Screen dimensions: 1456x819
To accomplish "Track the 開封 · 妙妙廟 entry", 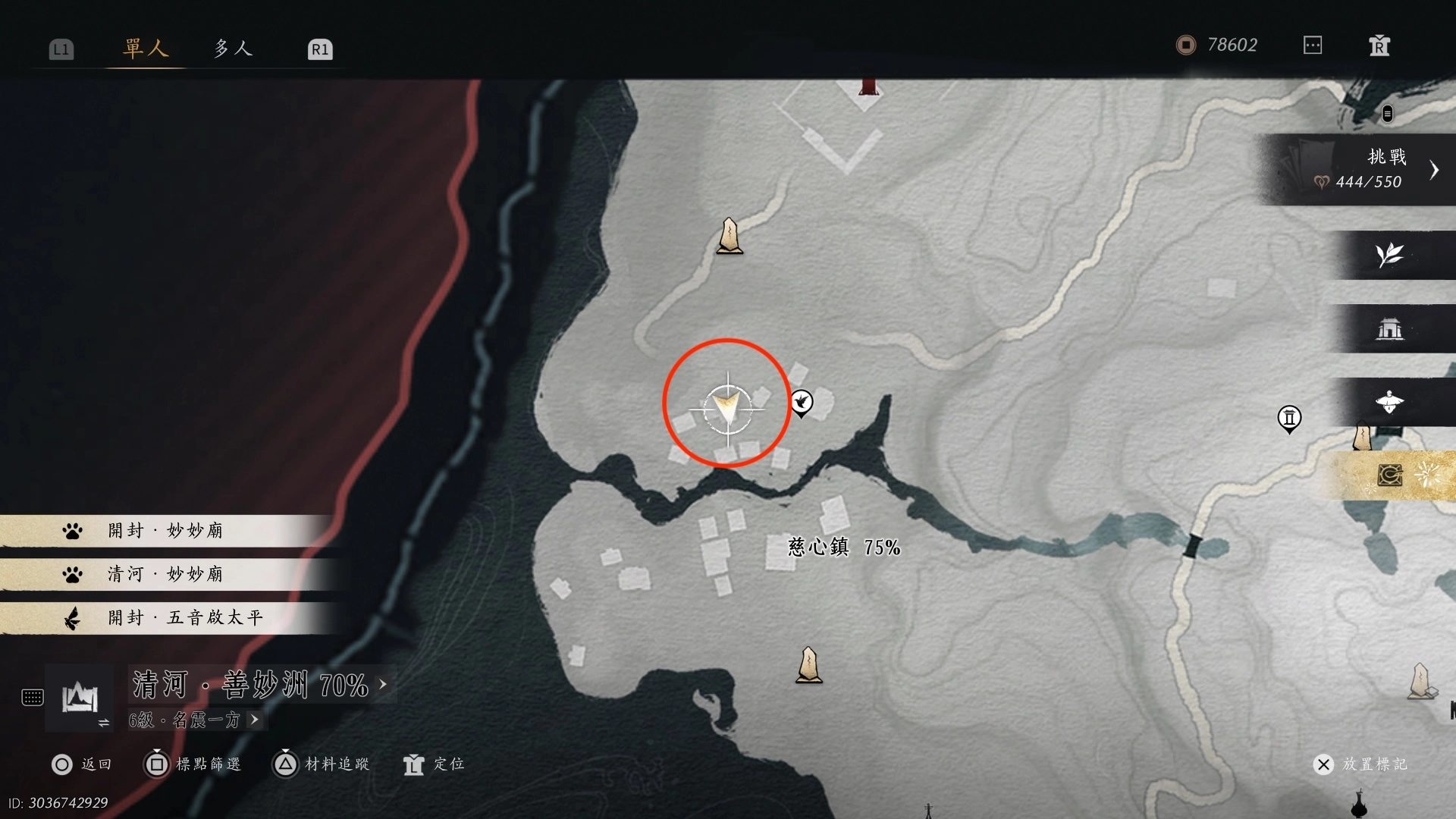I will 165,530.
